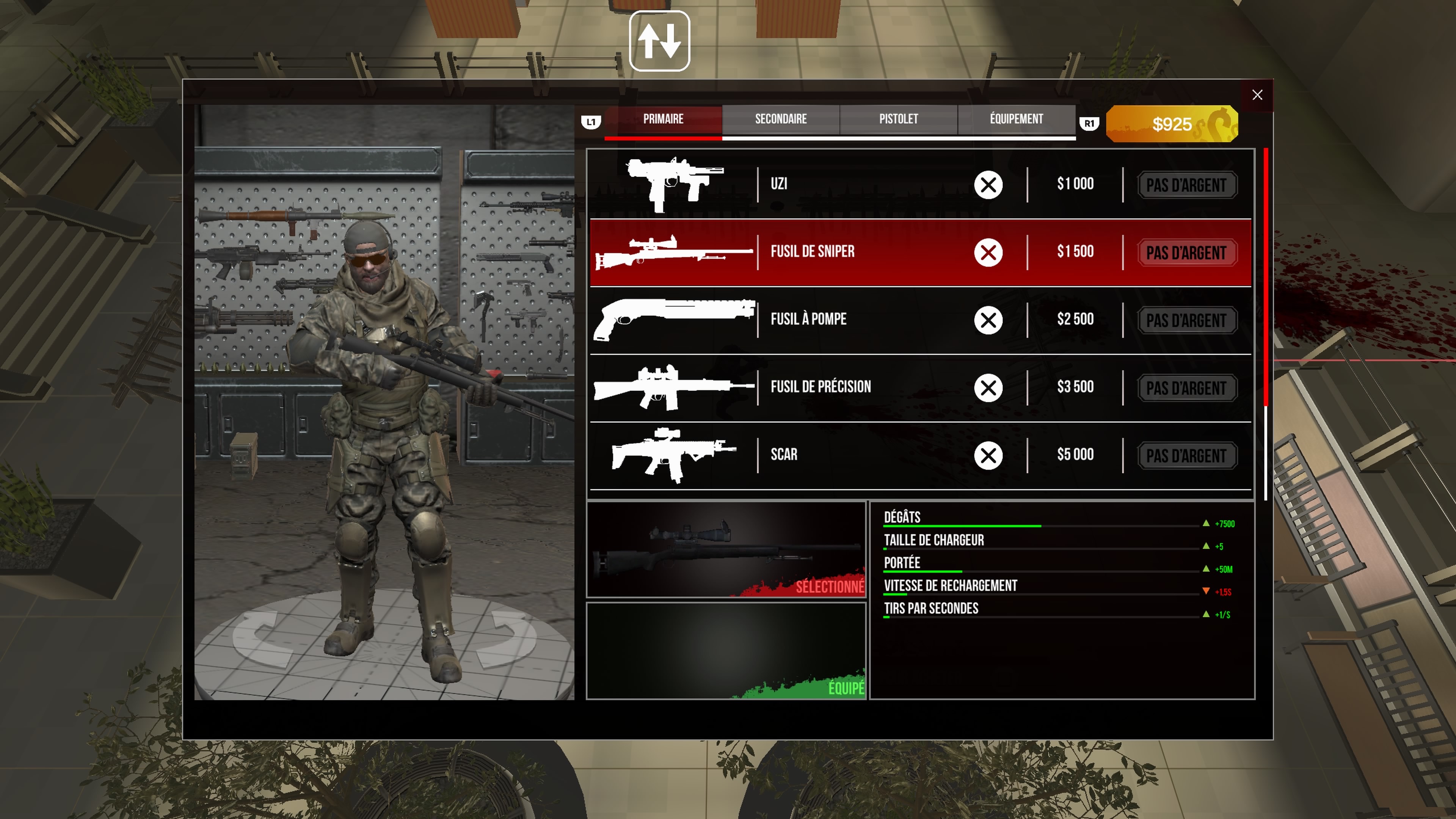Choose the Fusil de Sniper row
This screenshot has height=819, width=1456.
click(x=848, y=252)
